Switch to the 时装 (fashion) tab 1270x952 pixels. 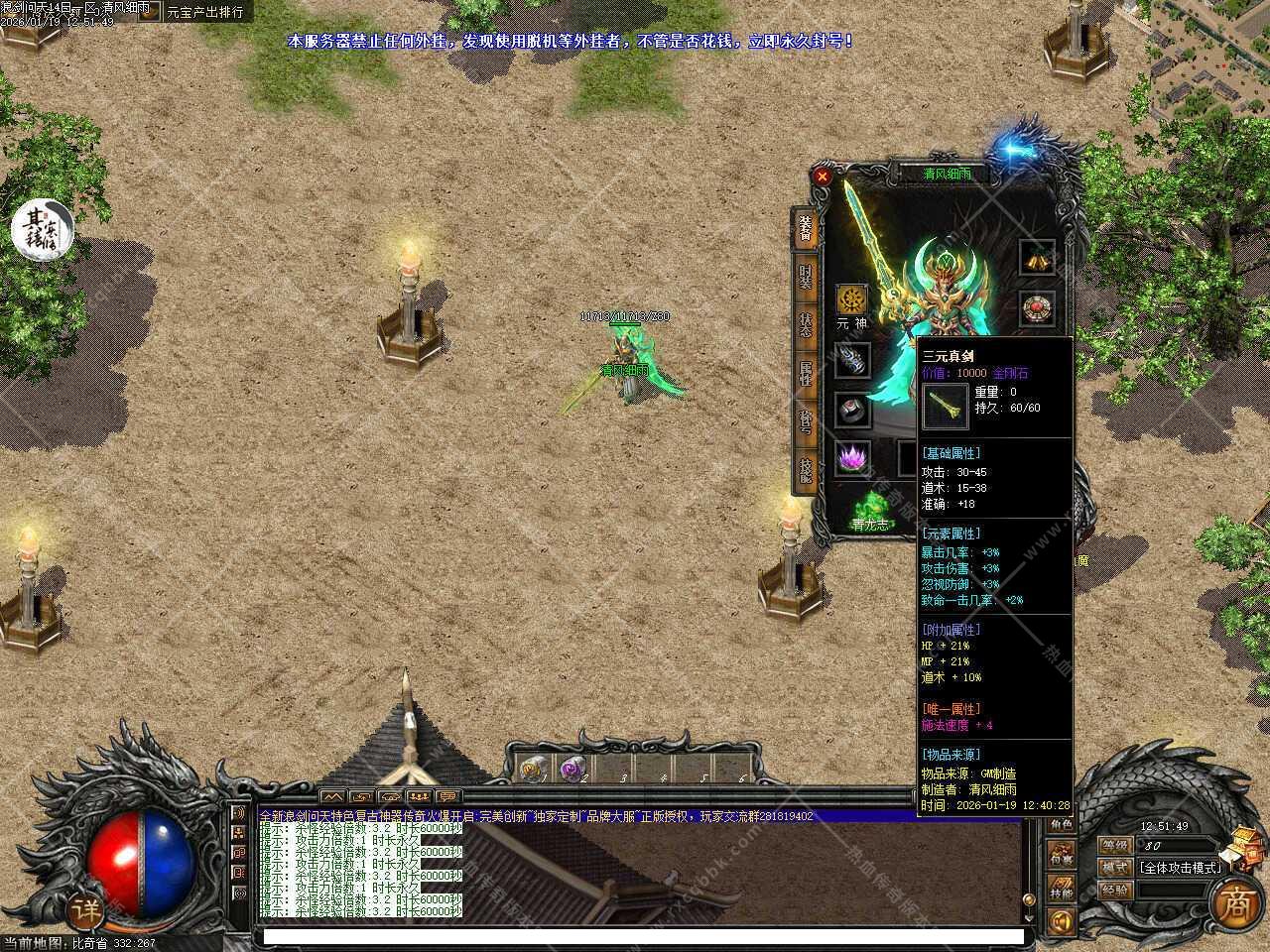[805, 277]
